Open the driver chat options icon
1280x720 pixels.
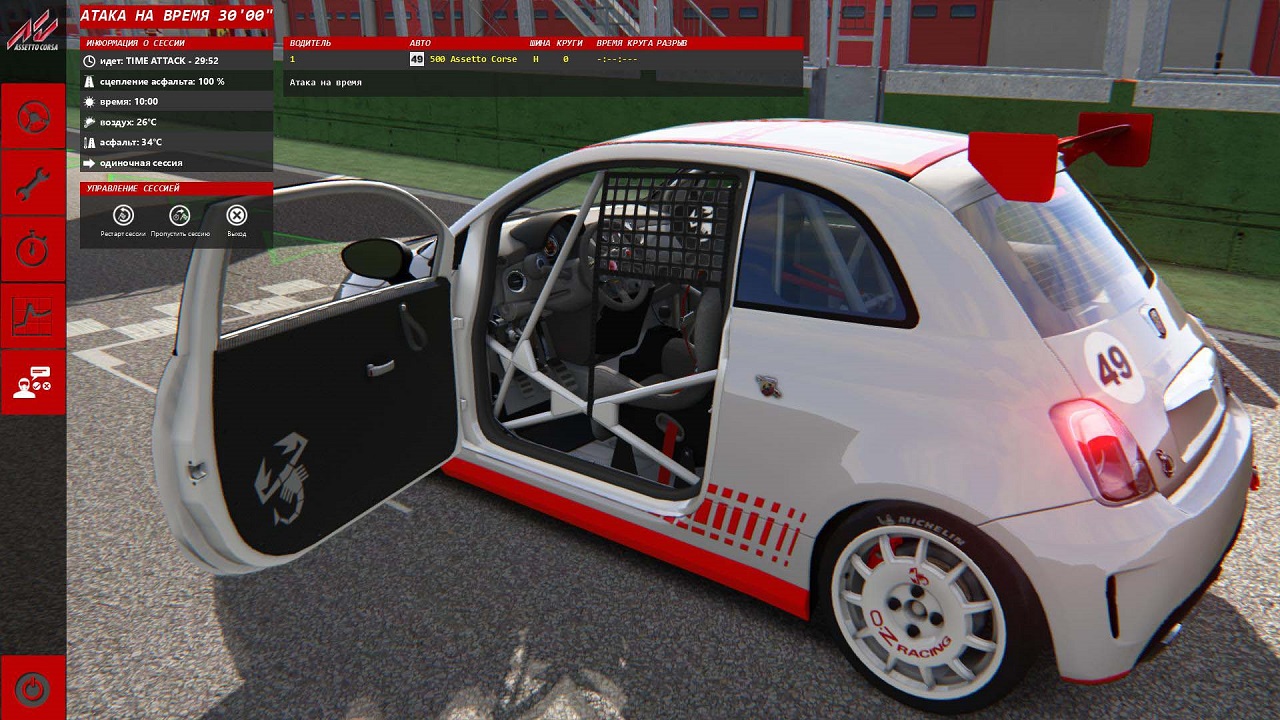[33, 381]
